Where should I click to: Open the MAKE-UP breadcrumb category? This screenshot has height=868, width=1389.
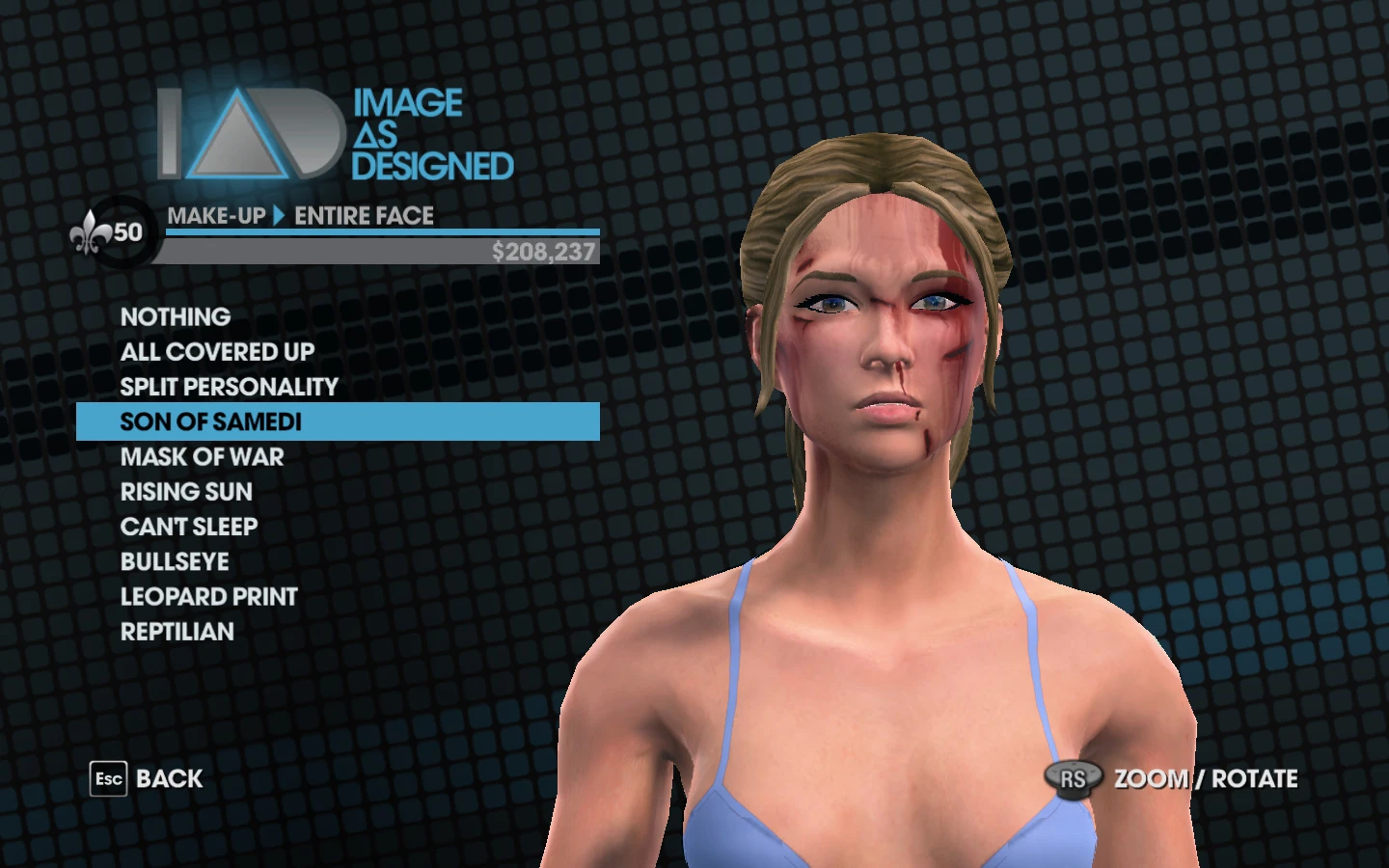coord(214,216)
